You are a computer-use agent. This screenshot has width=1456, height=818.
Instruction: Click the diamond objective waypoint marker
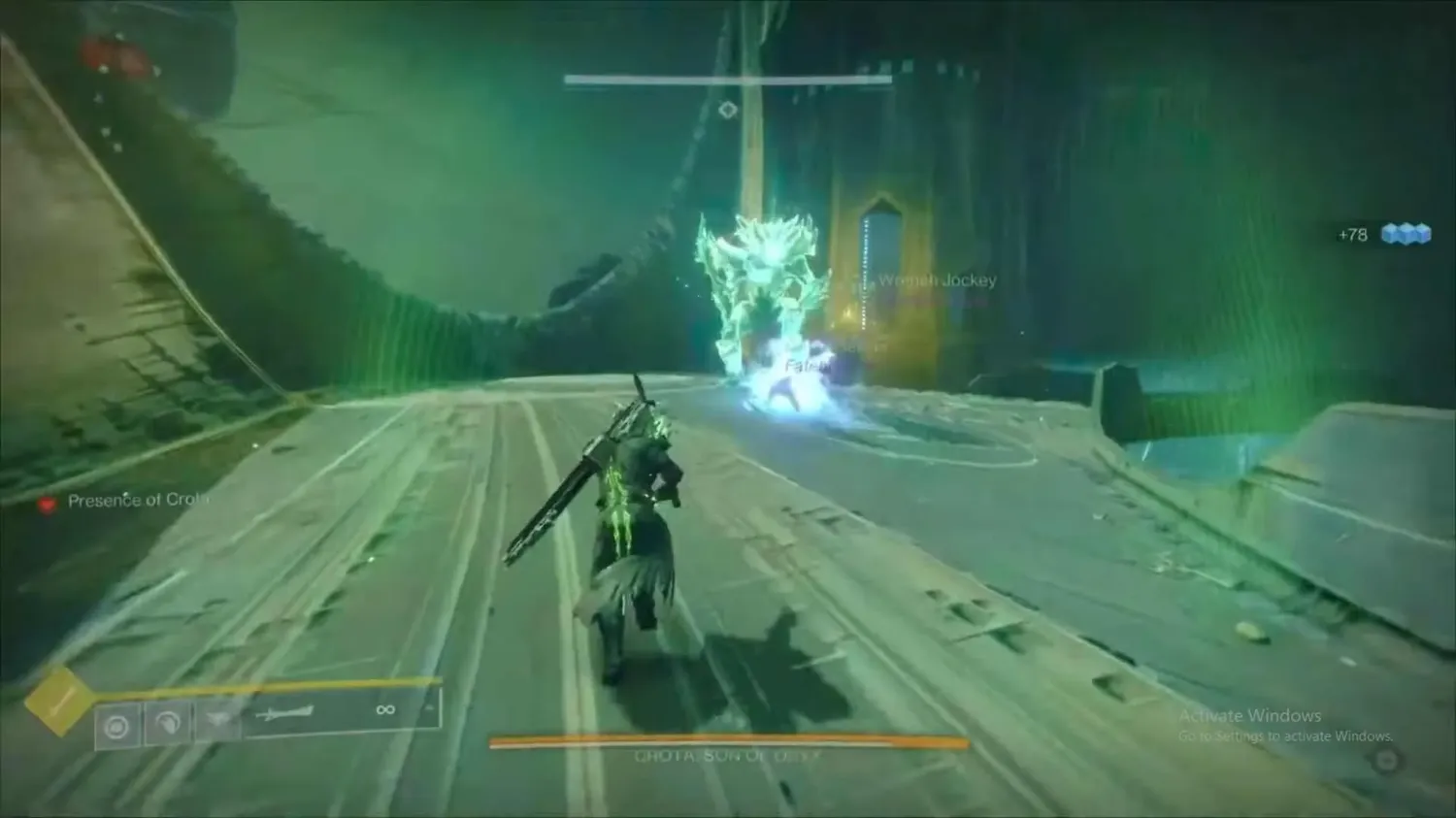728,111
